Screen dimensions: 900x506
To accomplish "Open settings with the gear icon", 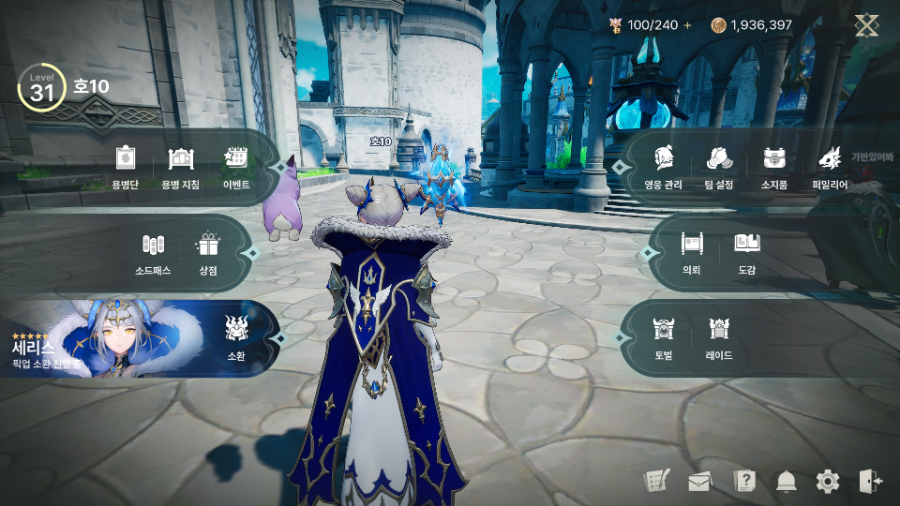I will tap(828, 482).
